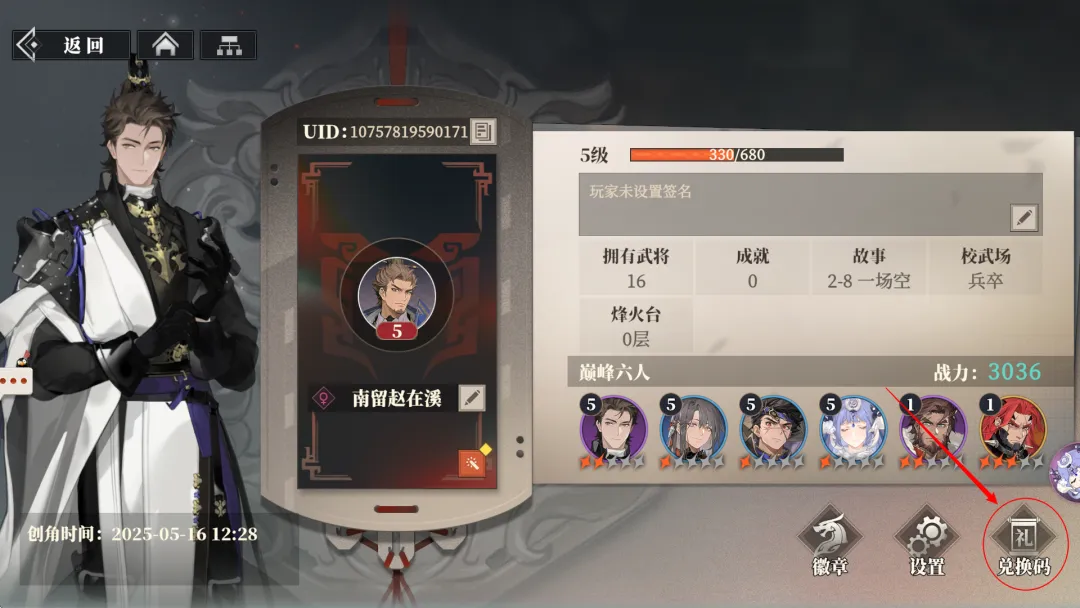Select the red-haired hero portrait
This screenshot has width=1080, height=608.
coord(1012,428)
